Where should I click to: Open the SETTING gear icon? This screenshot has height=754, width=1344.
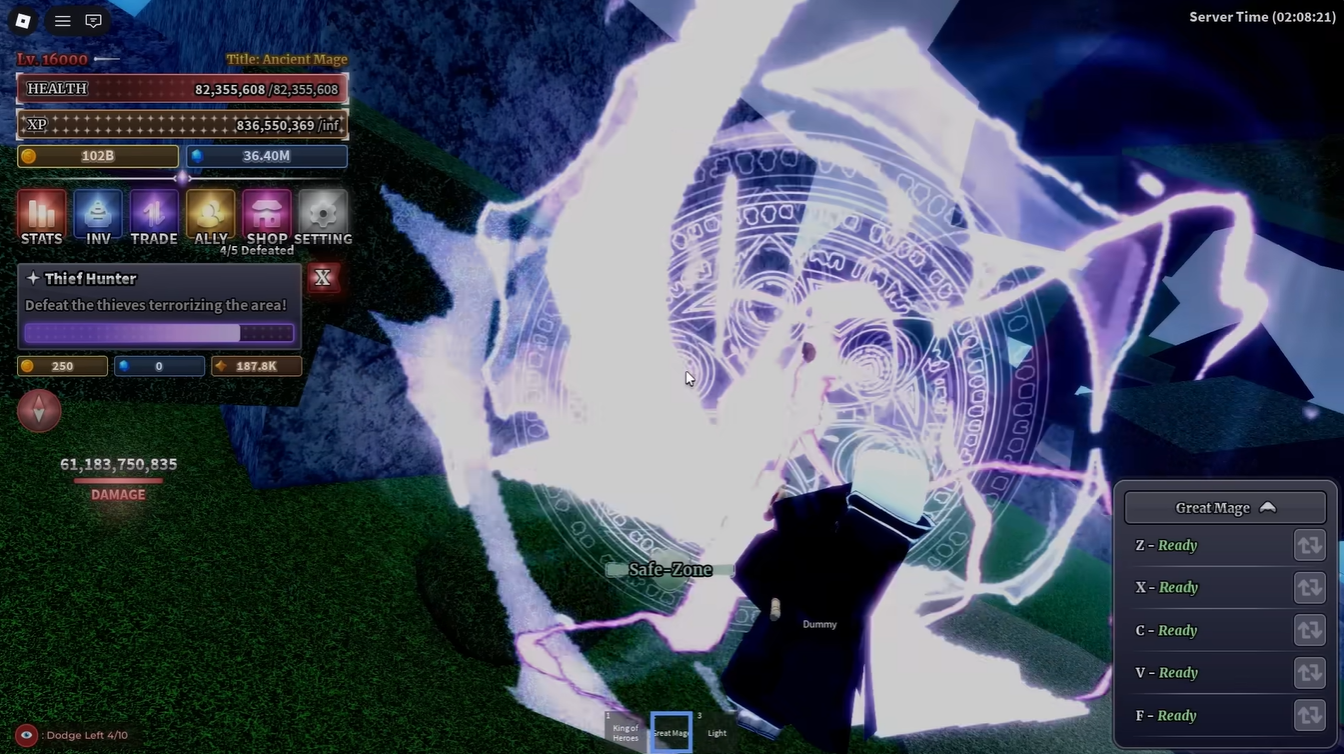[x=322, y=213]
